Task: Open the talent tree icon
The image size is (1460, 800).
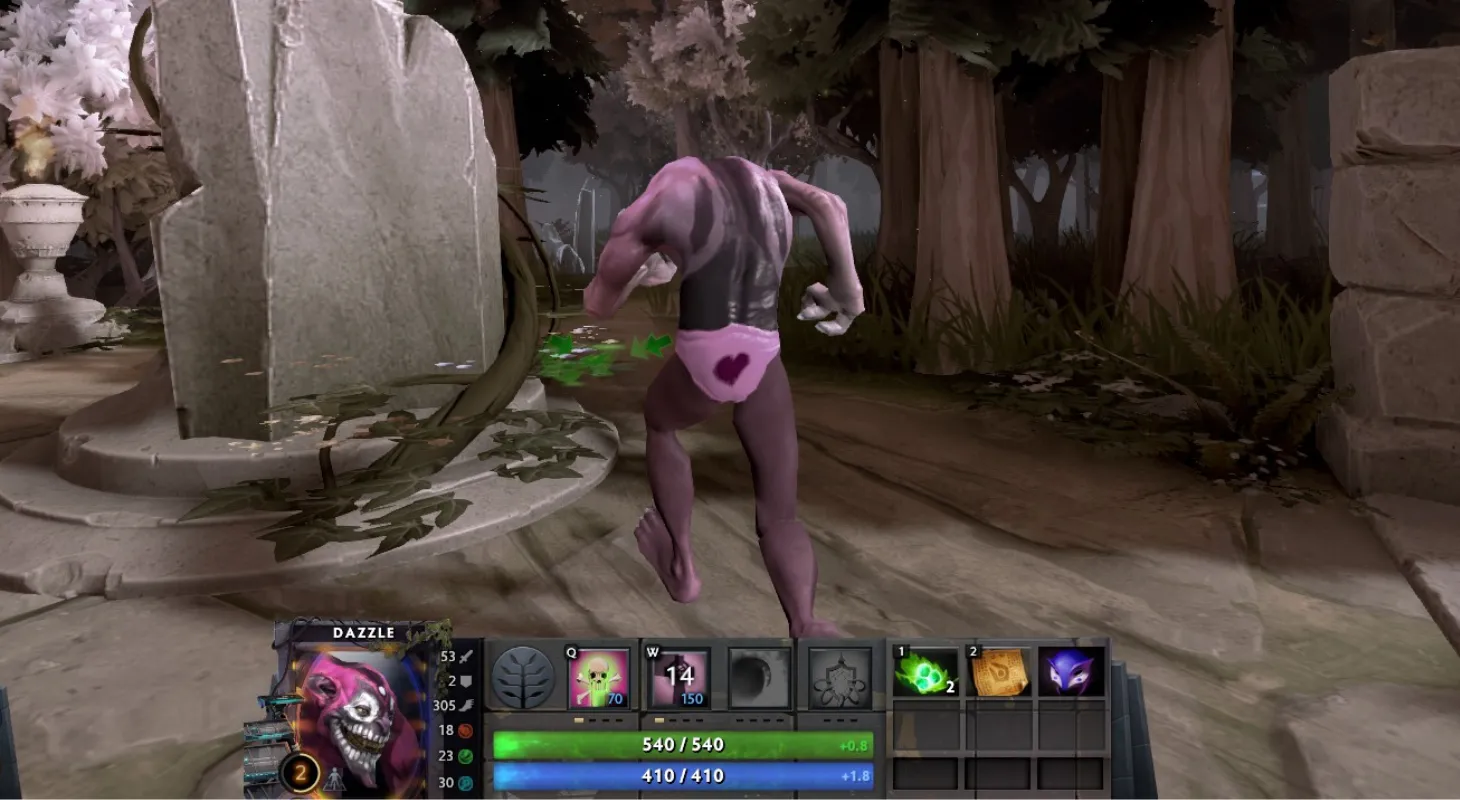Action: tap(522, 678)
